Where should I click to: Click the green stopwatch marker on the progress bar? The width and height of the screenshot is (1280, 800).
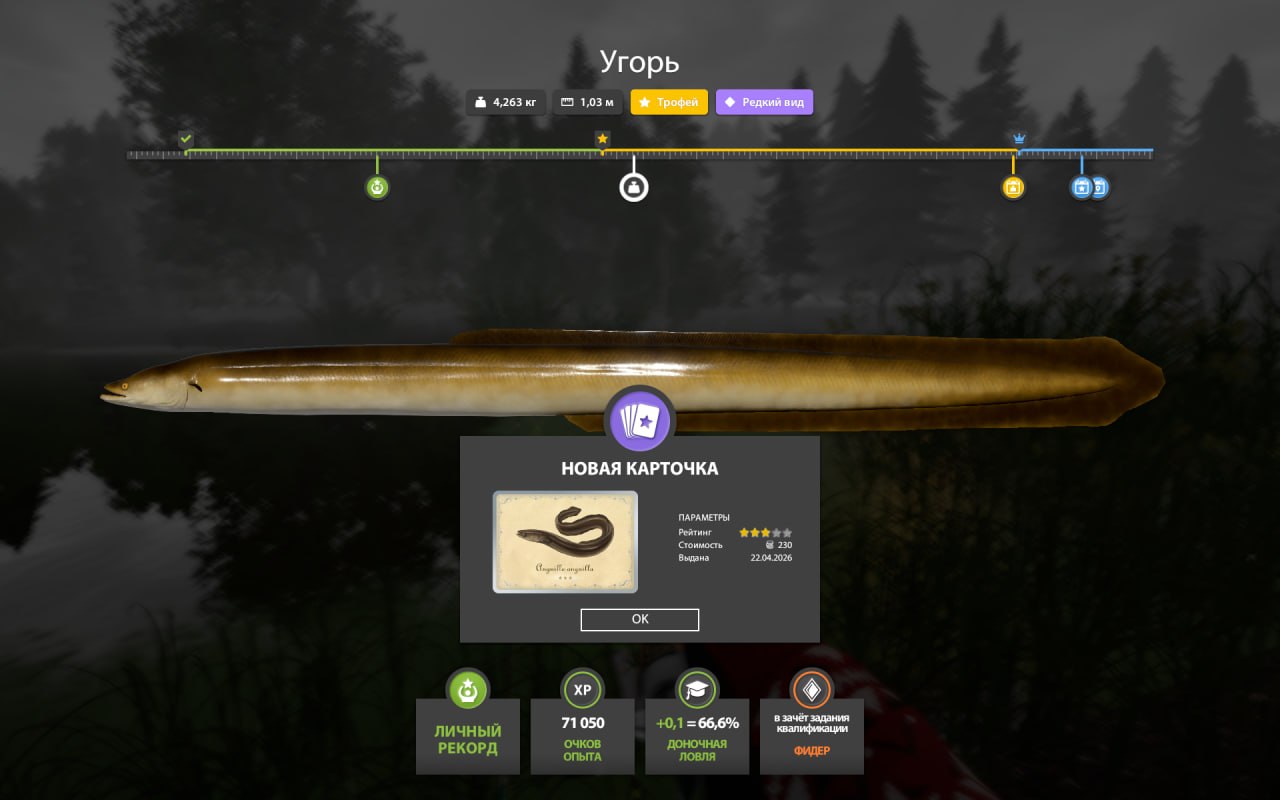[x=377, y=187]
